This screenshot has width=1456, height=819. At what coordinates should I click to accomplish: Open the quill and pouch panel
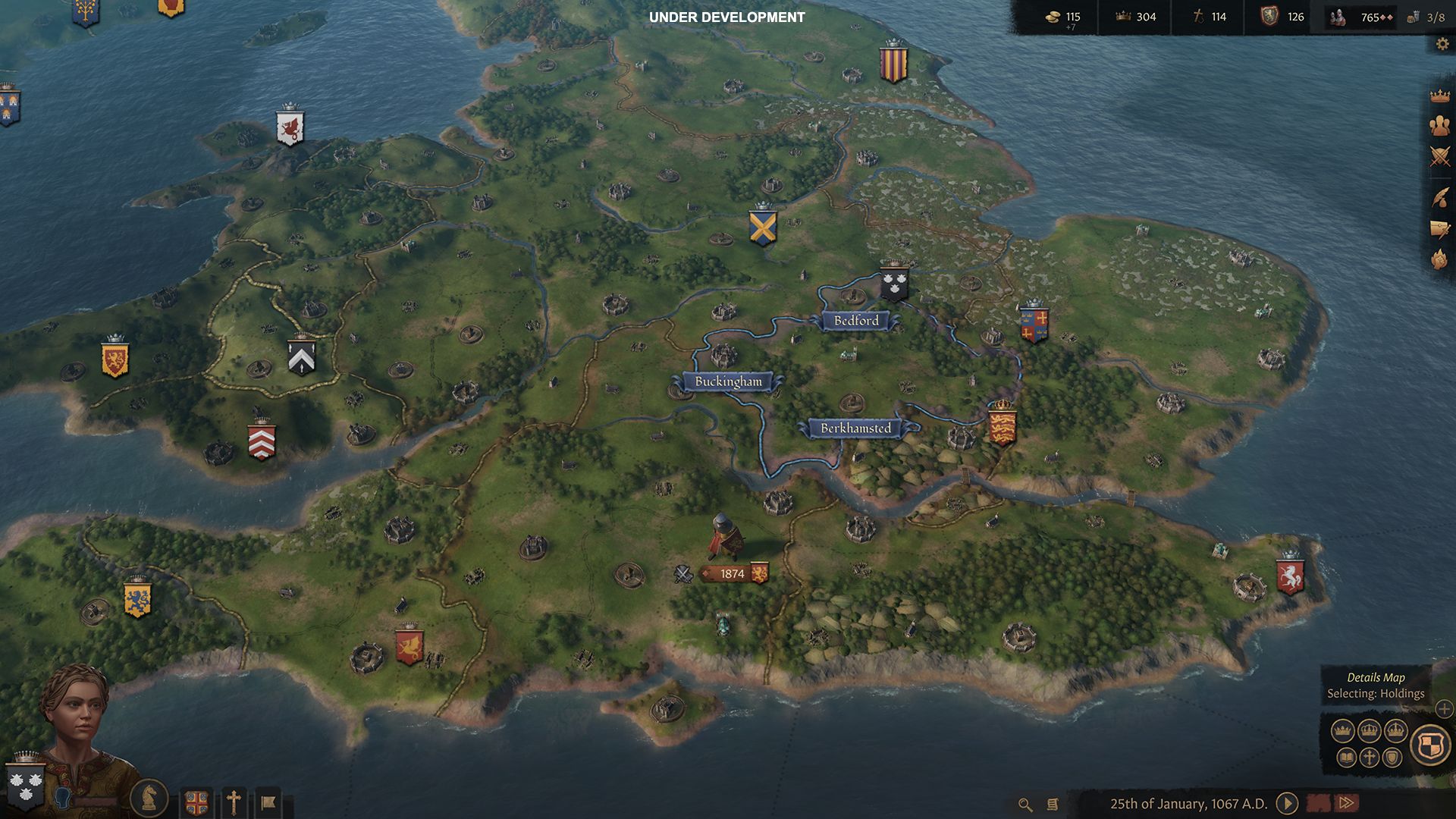[x=1439, y=197]
